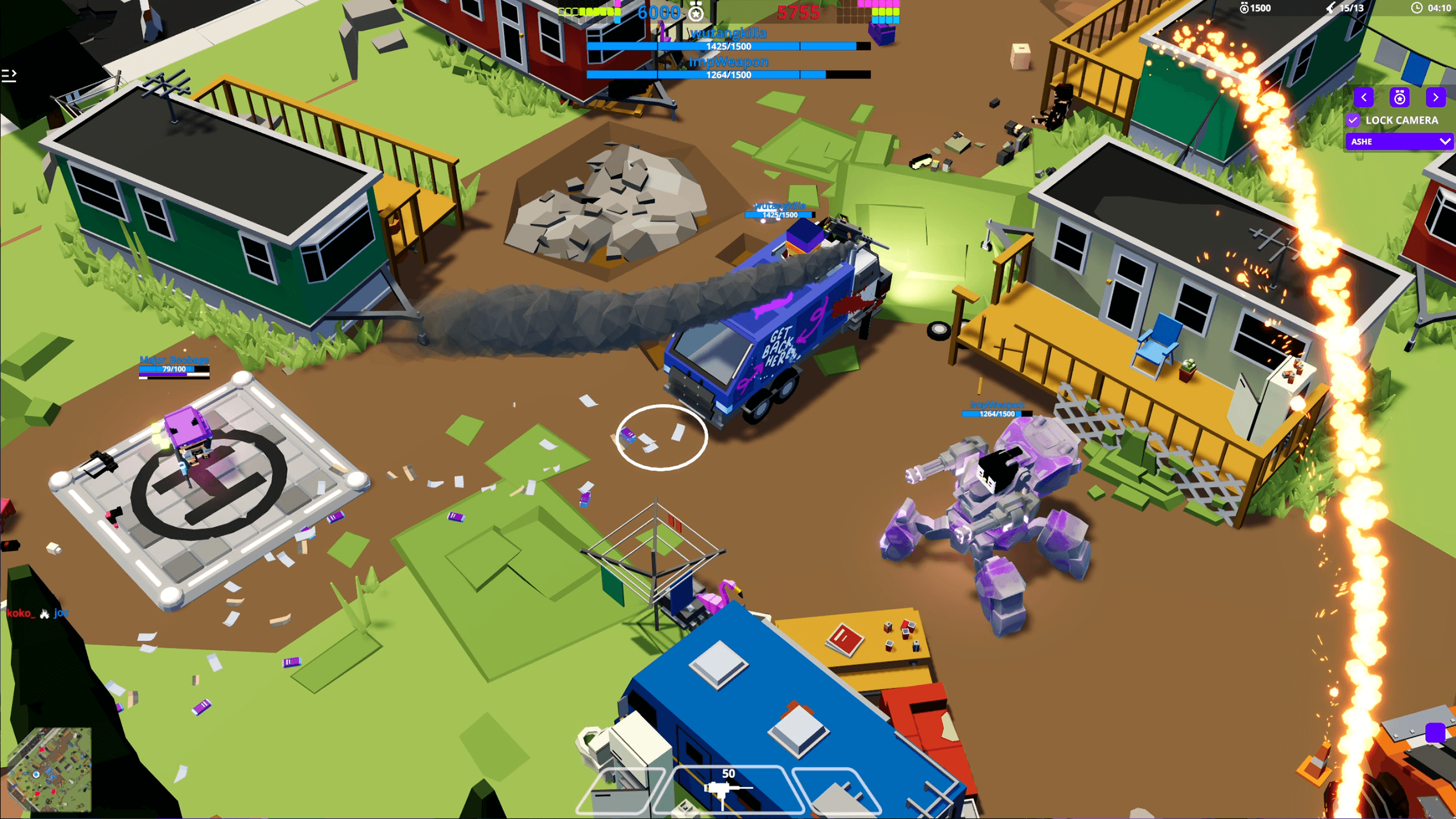
Task: Click the purple medal star button
Action: 1400,97
